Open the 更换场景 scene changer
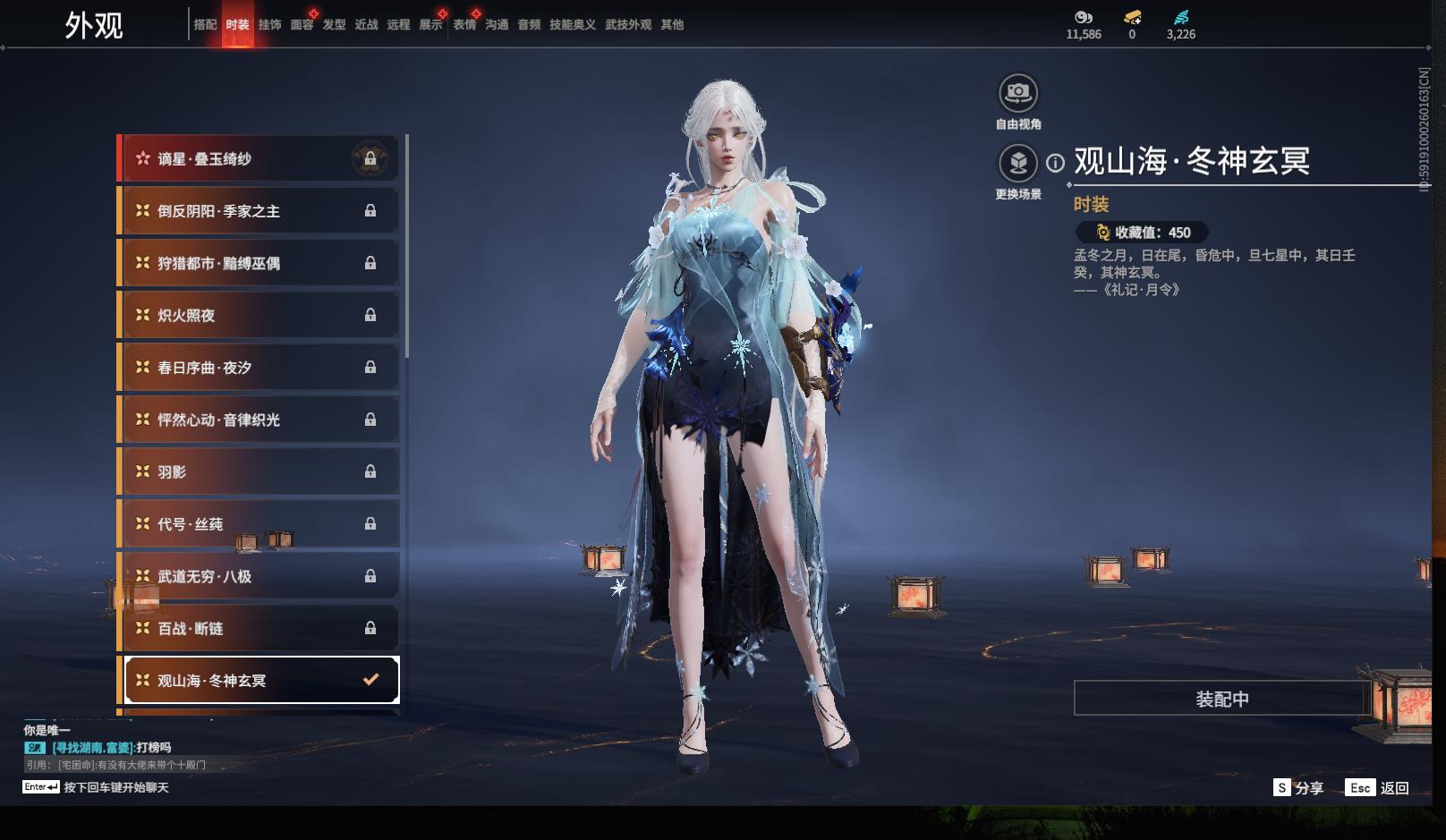Viewport: 1446px width, 840px height. point(1018,164)
